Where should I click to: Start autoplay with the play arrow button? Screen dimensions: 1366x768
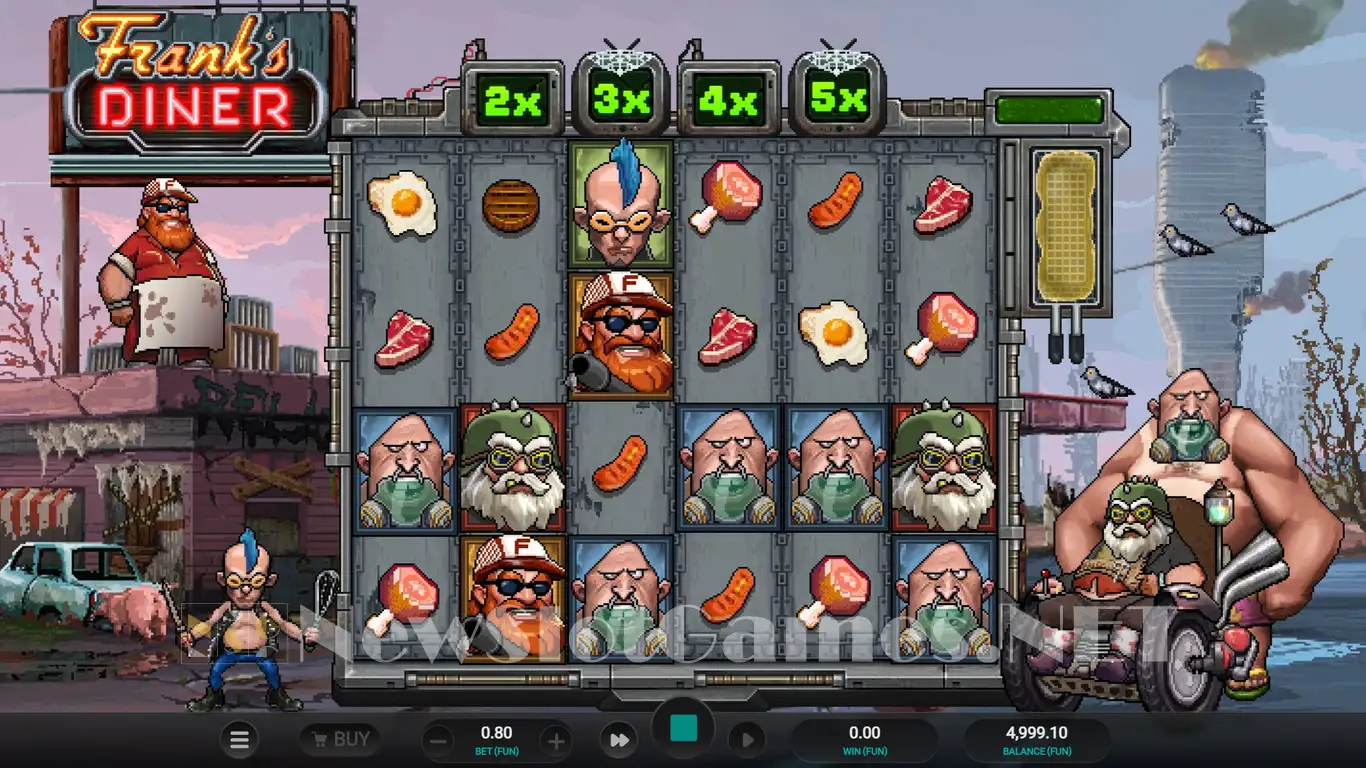(746, 740)
